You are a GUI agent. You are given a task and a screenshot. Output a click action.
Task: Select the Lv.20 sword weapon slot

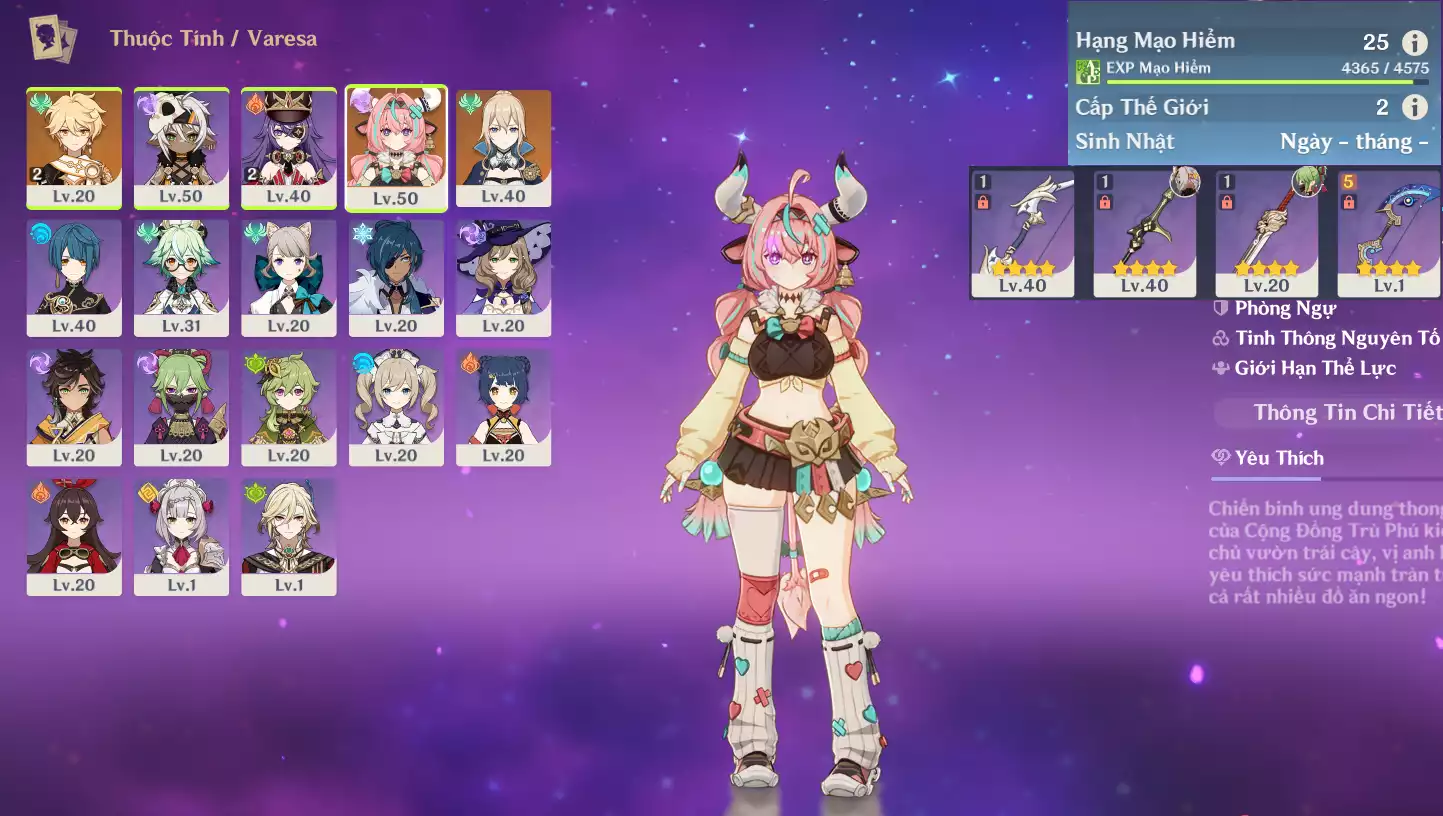coord(1266,233)
